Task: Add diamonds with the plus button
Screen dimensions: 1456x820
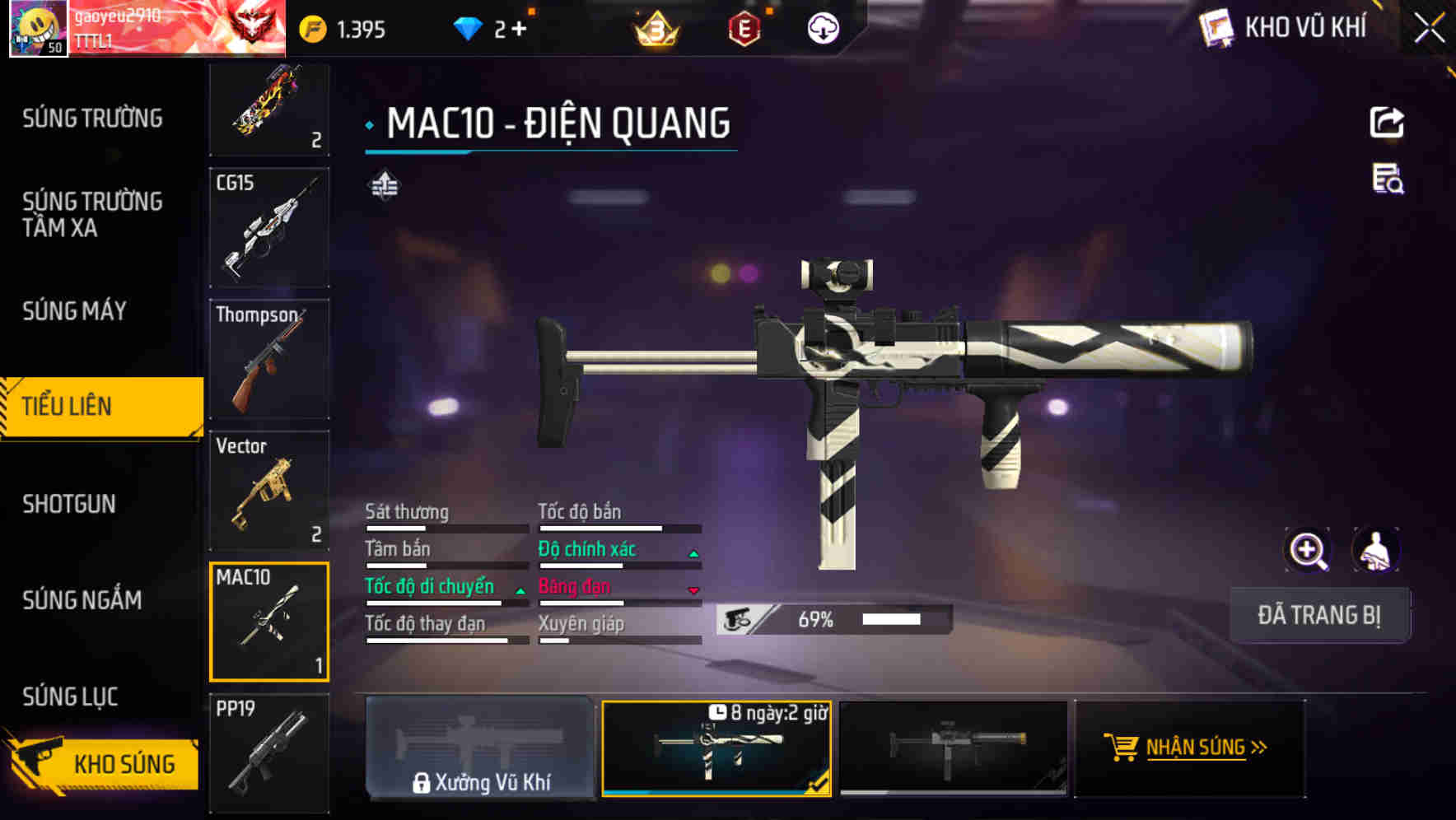Action: (518, 30)
